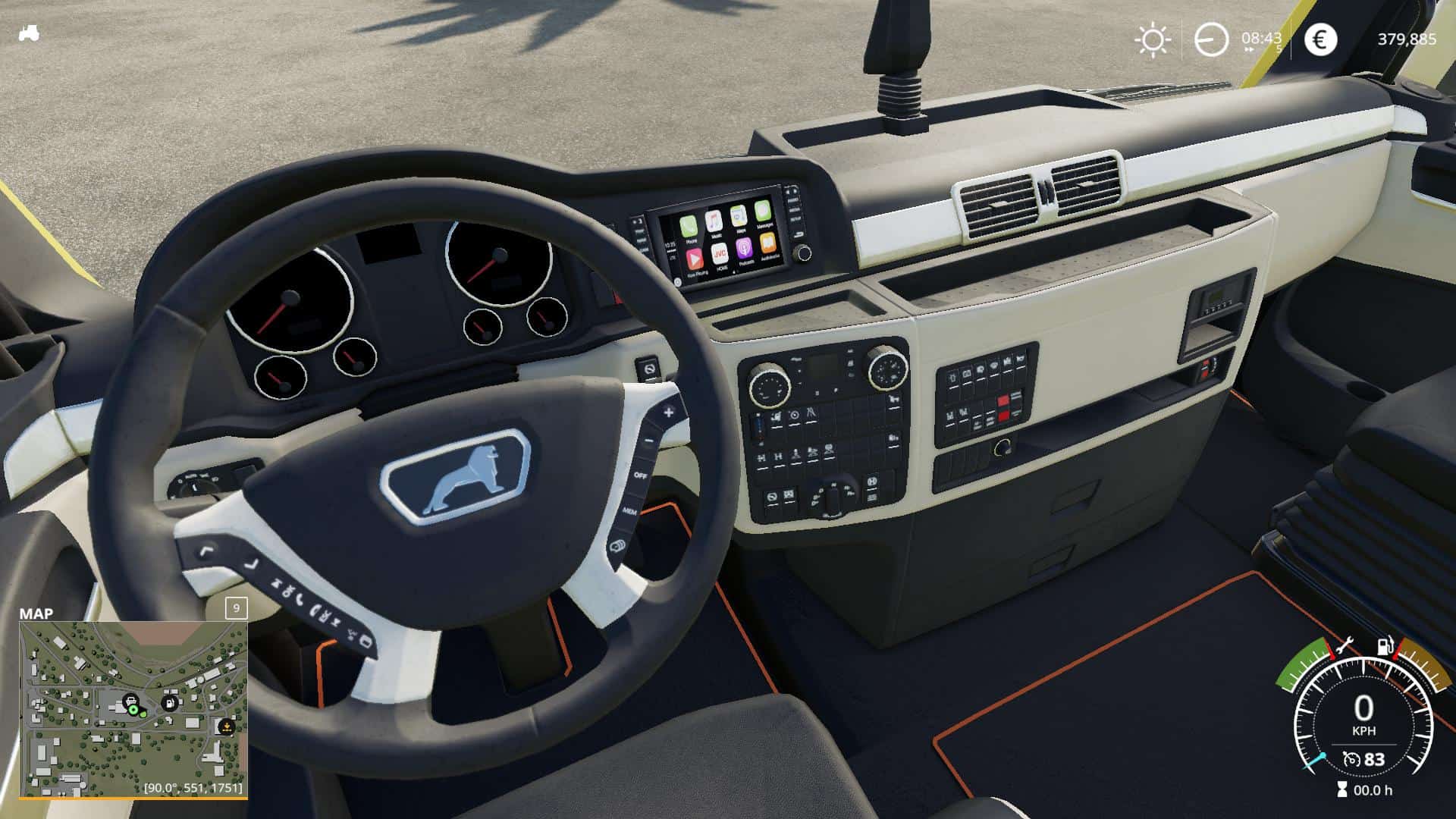
Task: Select the yellow sell point minimap marker
Action: 225,726
